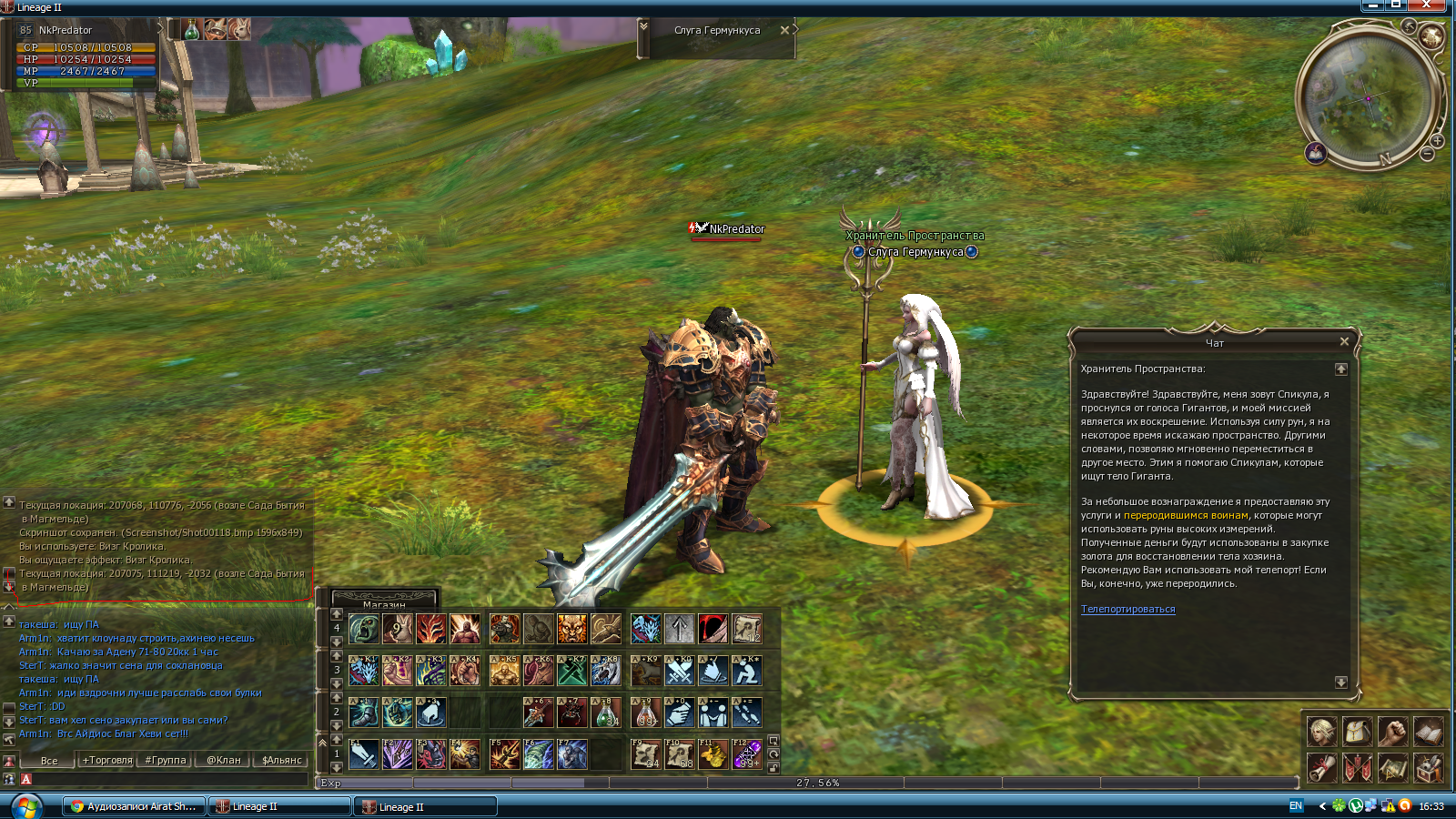This screenshot has height=819, width=1456.
Task: Open the world map from the minimap globe
Action: pyautogui.click(x=1431, y=37)
